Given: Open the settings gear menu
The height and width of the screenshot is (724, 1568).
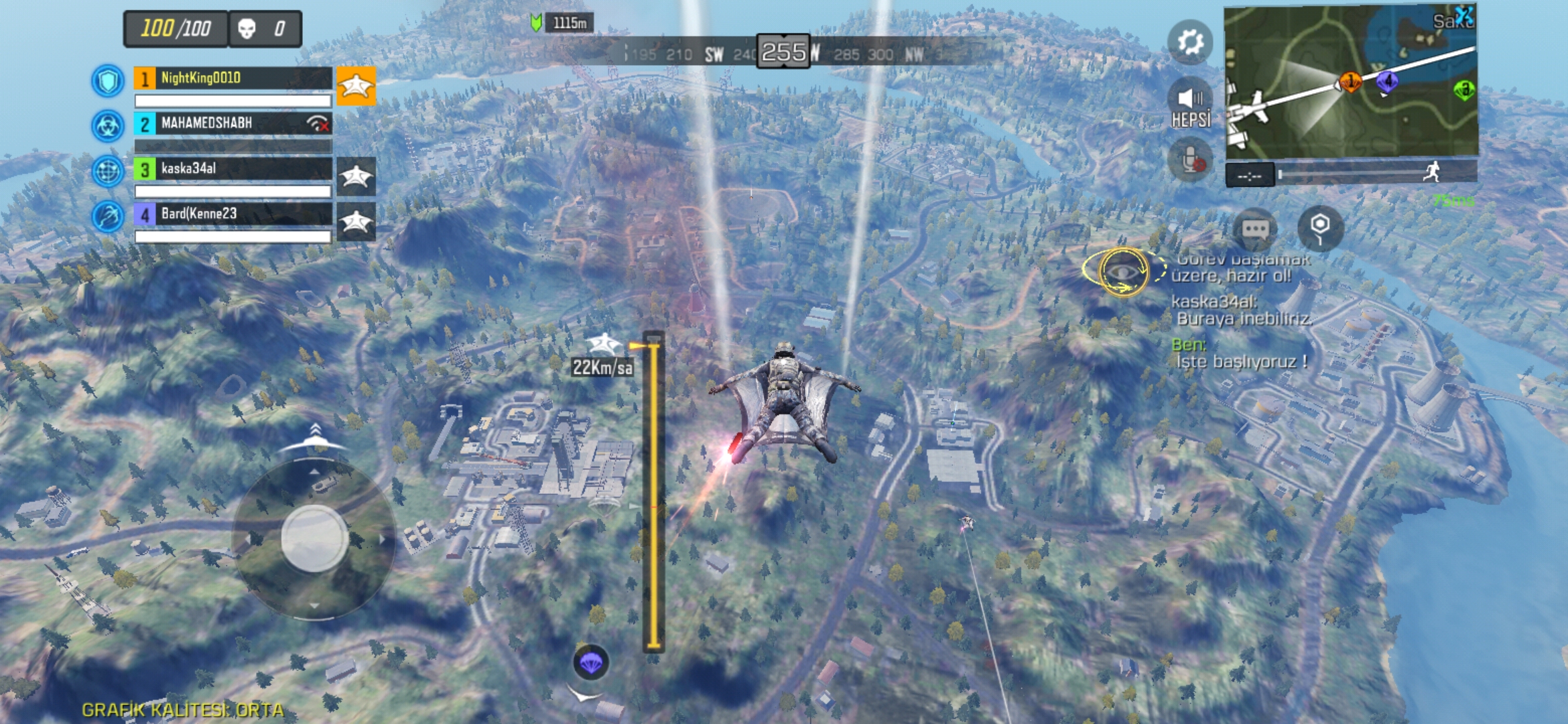Looking at the screenshot, I should (1190, 43).
